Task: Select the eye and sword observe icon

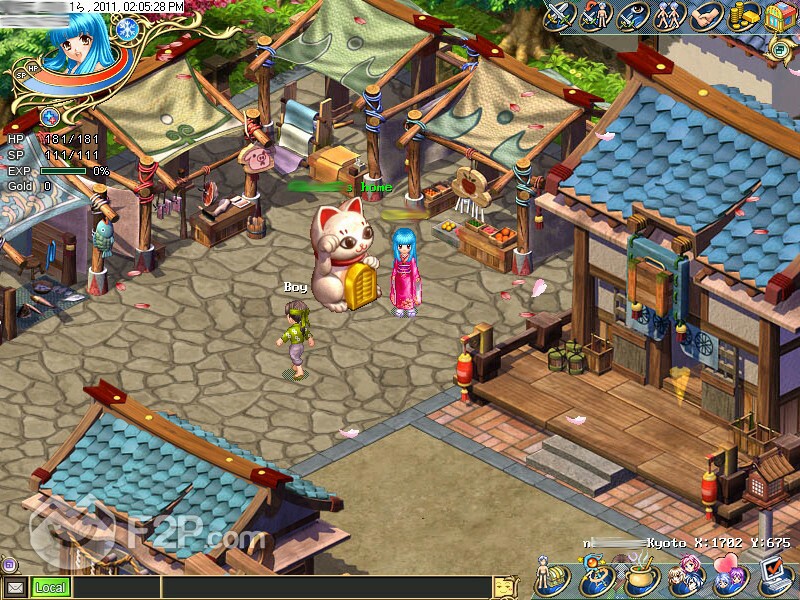Action: (x=633, y=16)
